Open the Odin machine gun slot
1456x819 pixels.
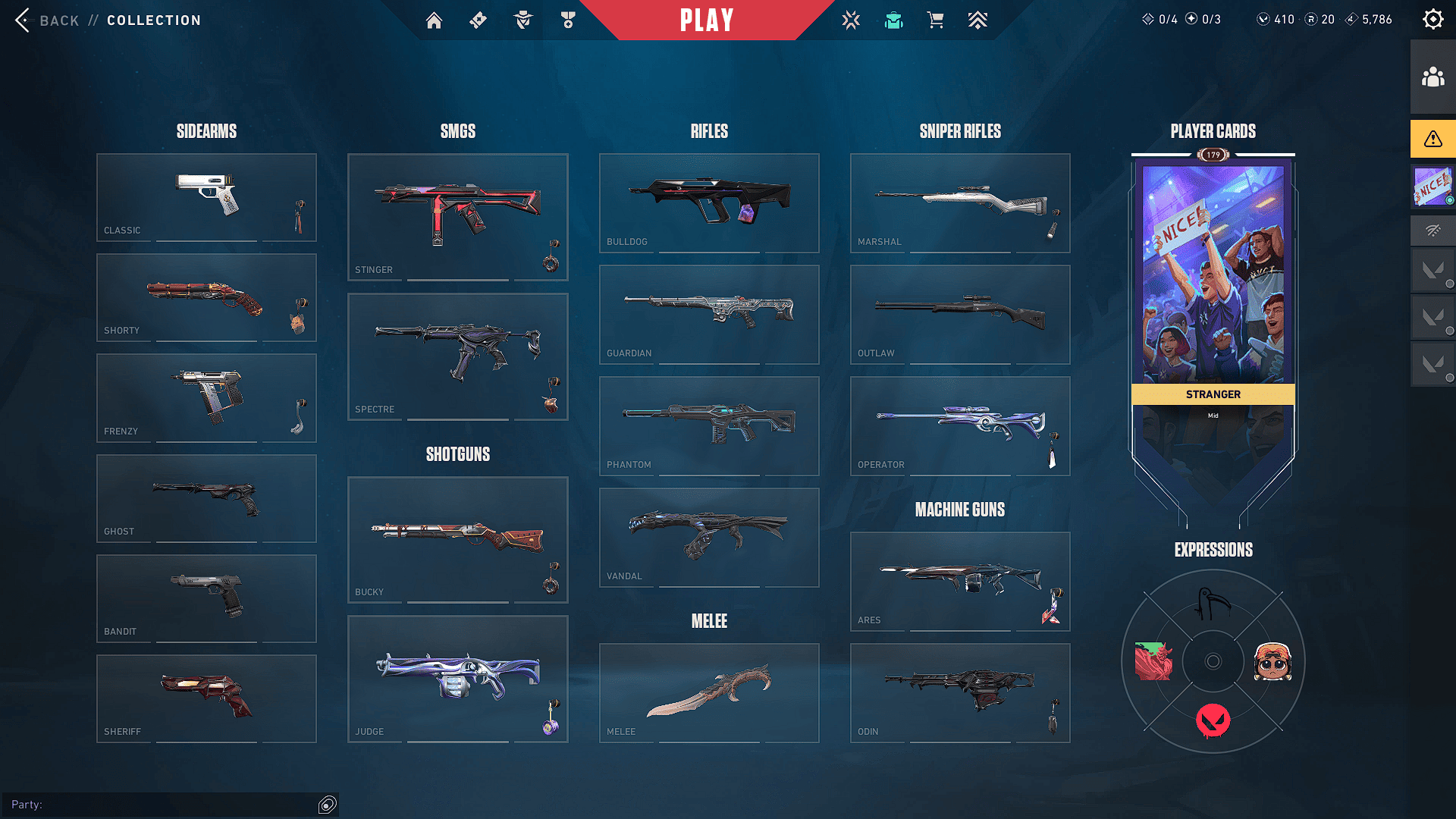960,692
